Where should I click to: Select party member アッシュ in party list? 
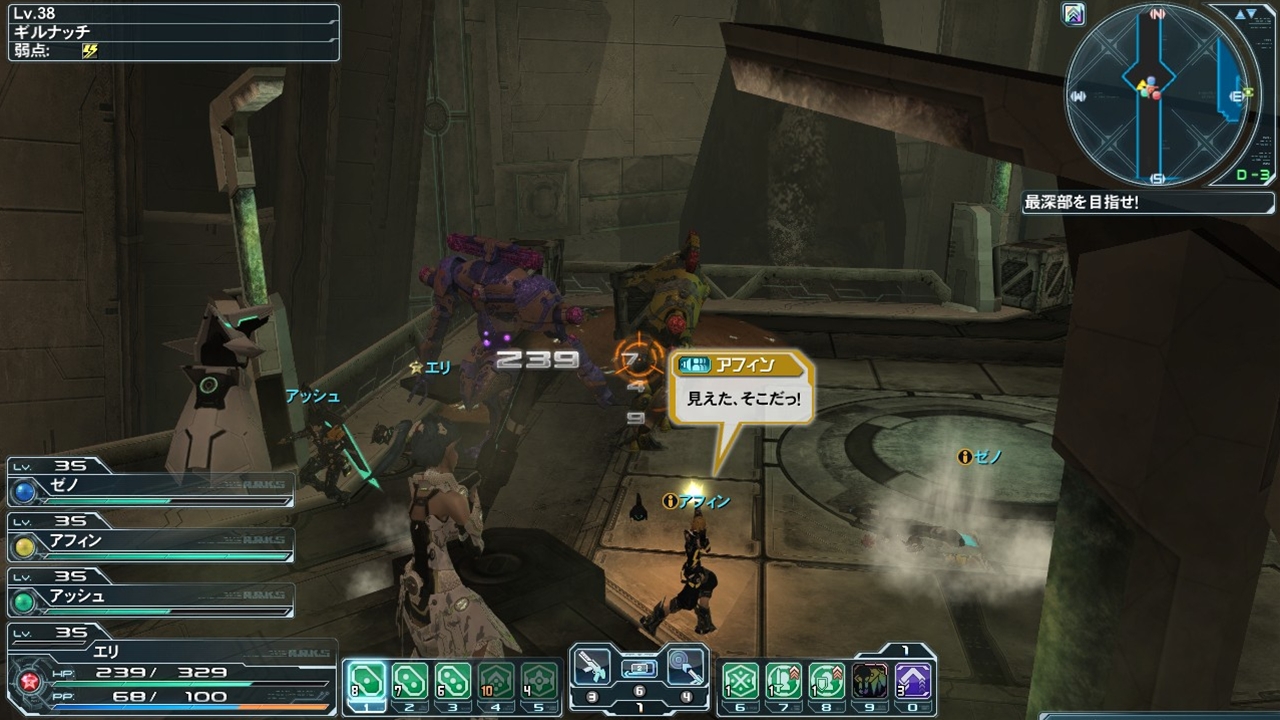(x=150, y=597)
